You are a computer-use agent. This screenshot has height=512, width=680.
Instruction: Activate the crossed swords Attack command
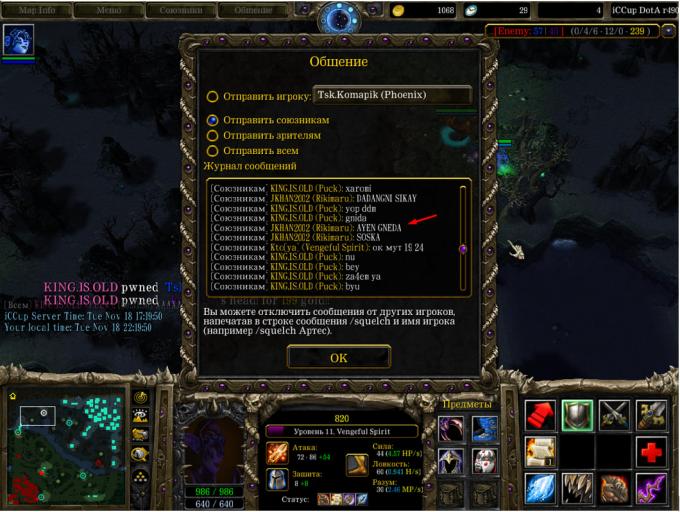(x=614, y=412)
